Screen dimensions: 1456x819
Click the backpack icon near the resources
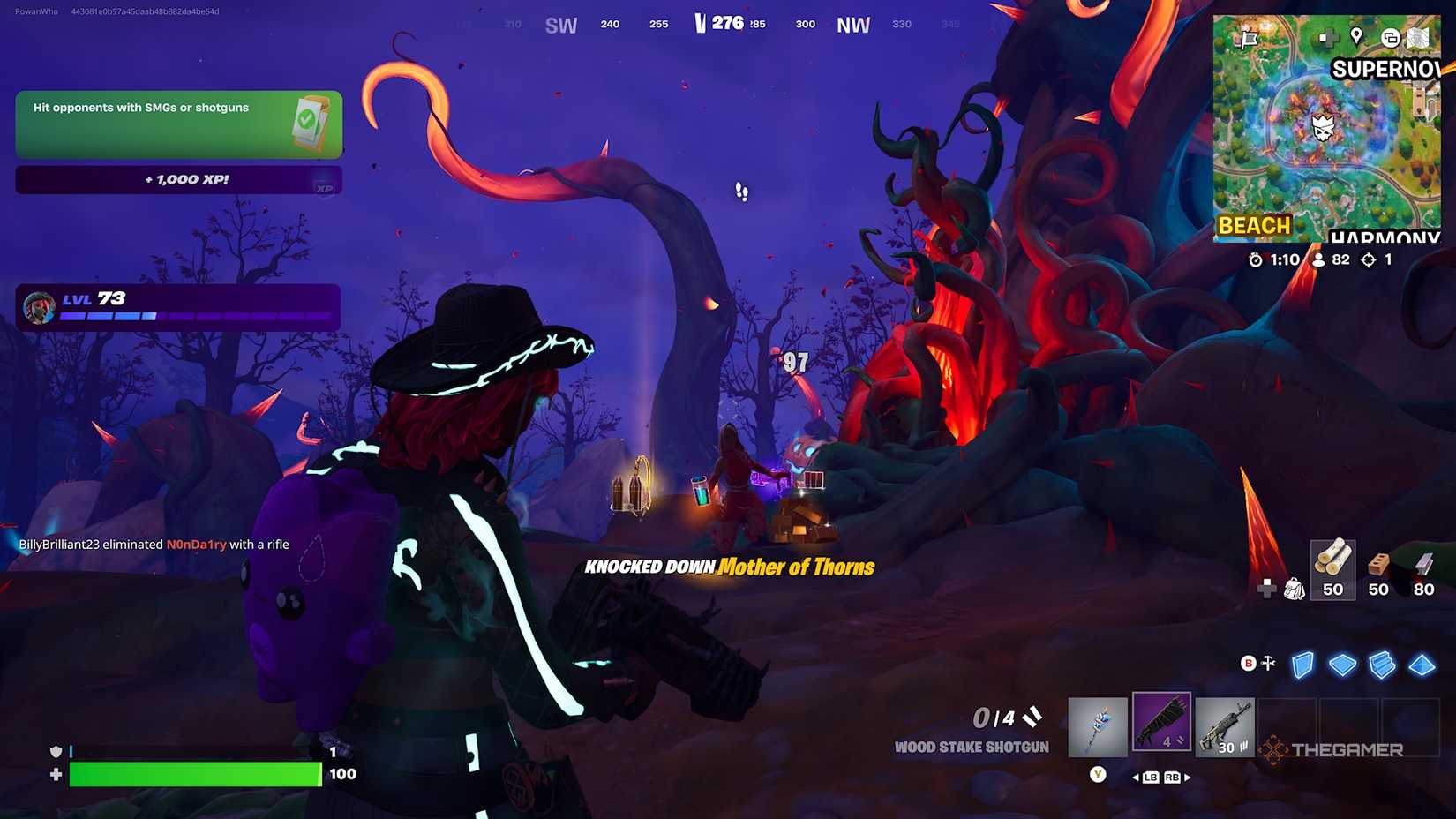coord(1293,590)
